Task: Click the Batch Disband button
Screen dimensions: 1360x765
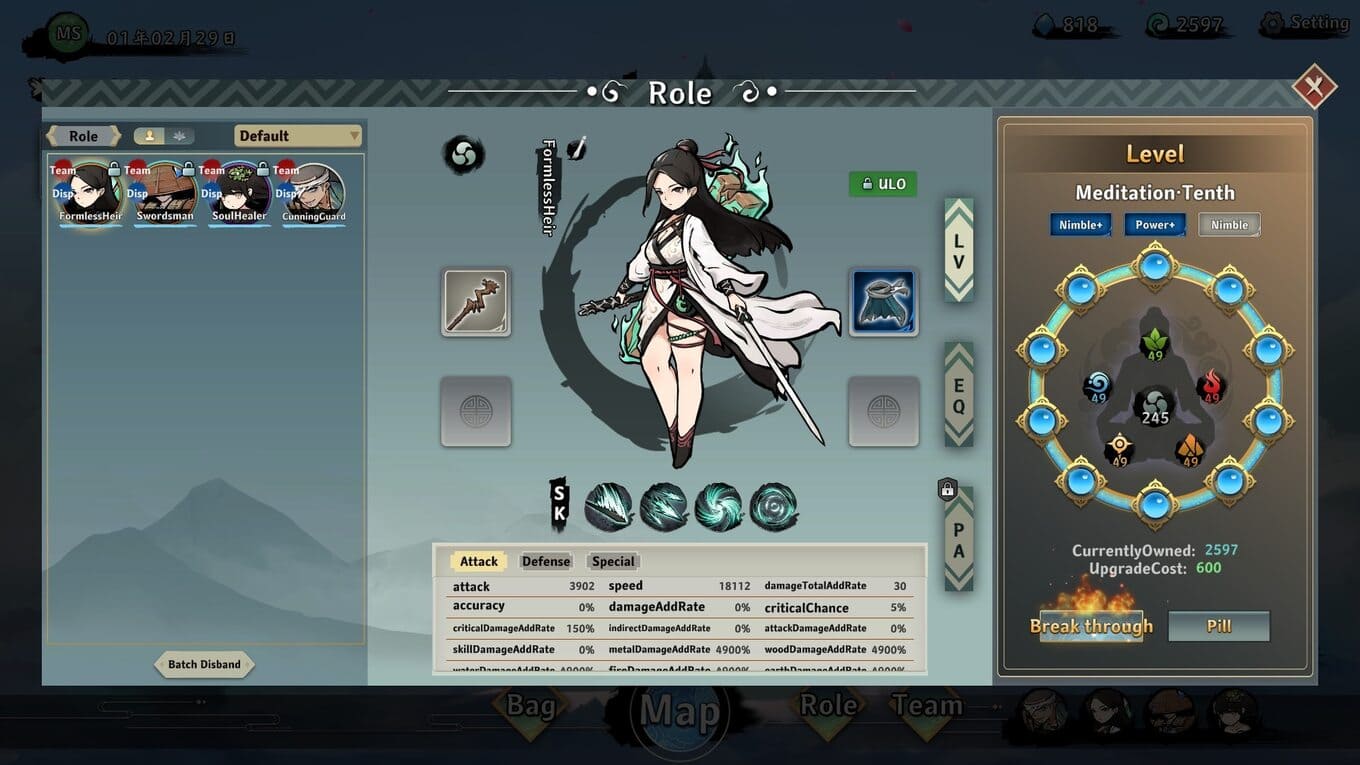Action: [x=204, y=664]
